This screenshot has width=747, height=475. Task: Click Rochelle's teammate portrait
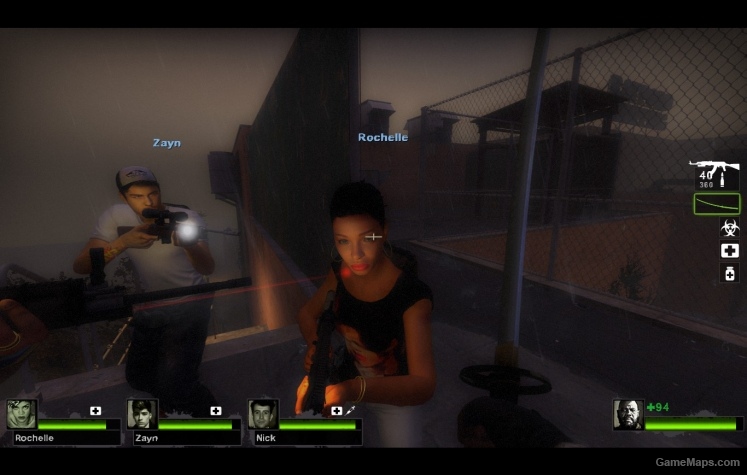click(x=21, y=414)
